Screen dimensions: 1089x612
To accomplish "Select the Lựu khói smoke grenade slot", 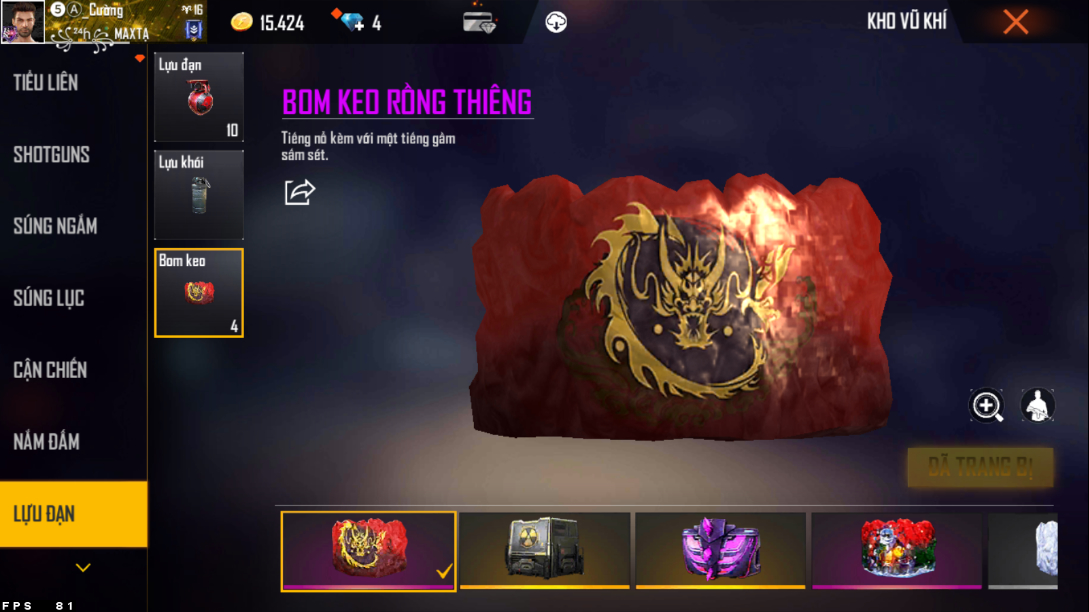I will pyautogui.click(x=198, y=195).
